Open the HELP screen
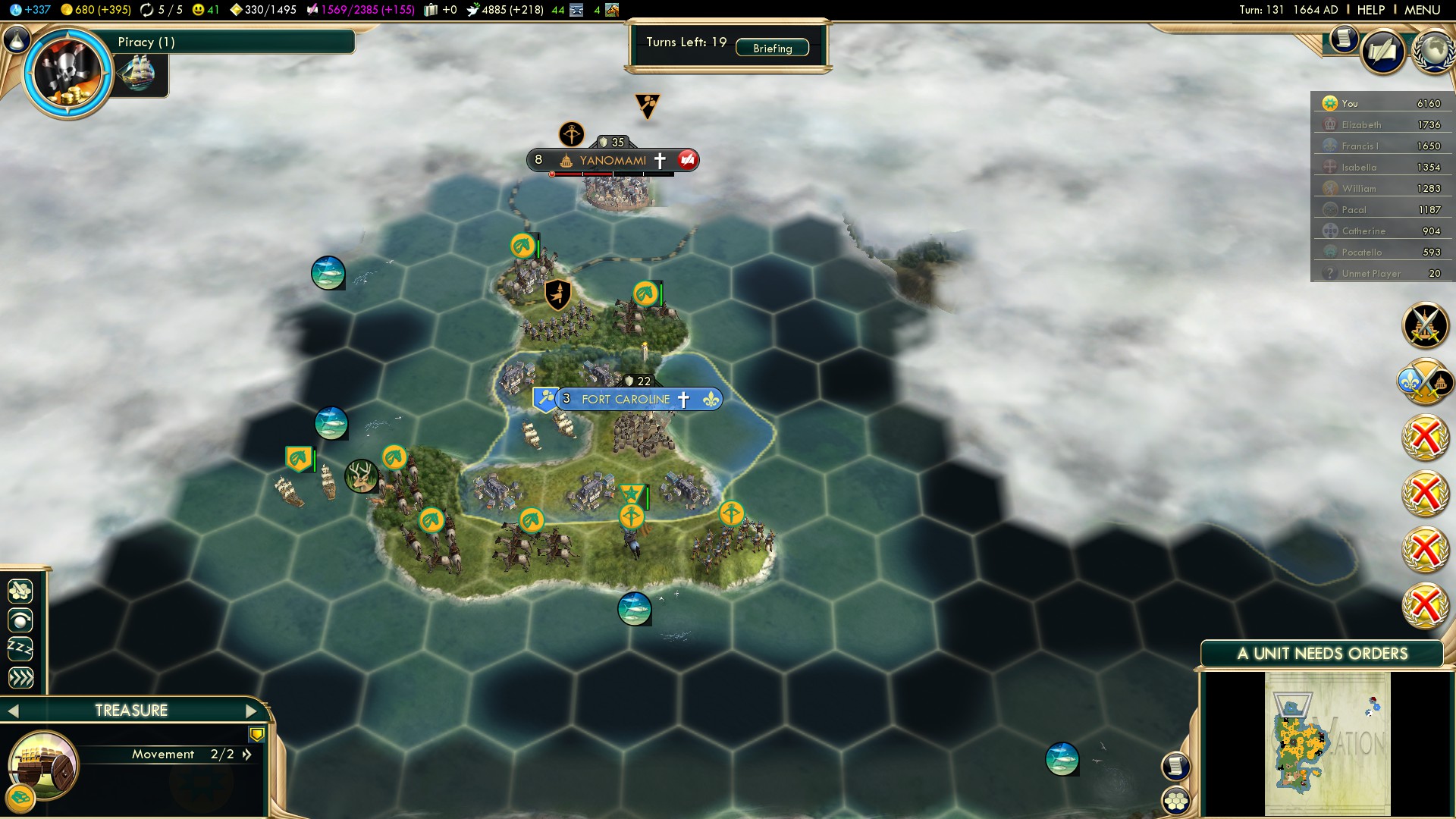Viewport: 1456px width, 819px height. 1370,10
